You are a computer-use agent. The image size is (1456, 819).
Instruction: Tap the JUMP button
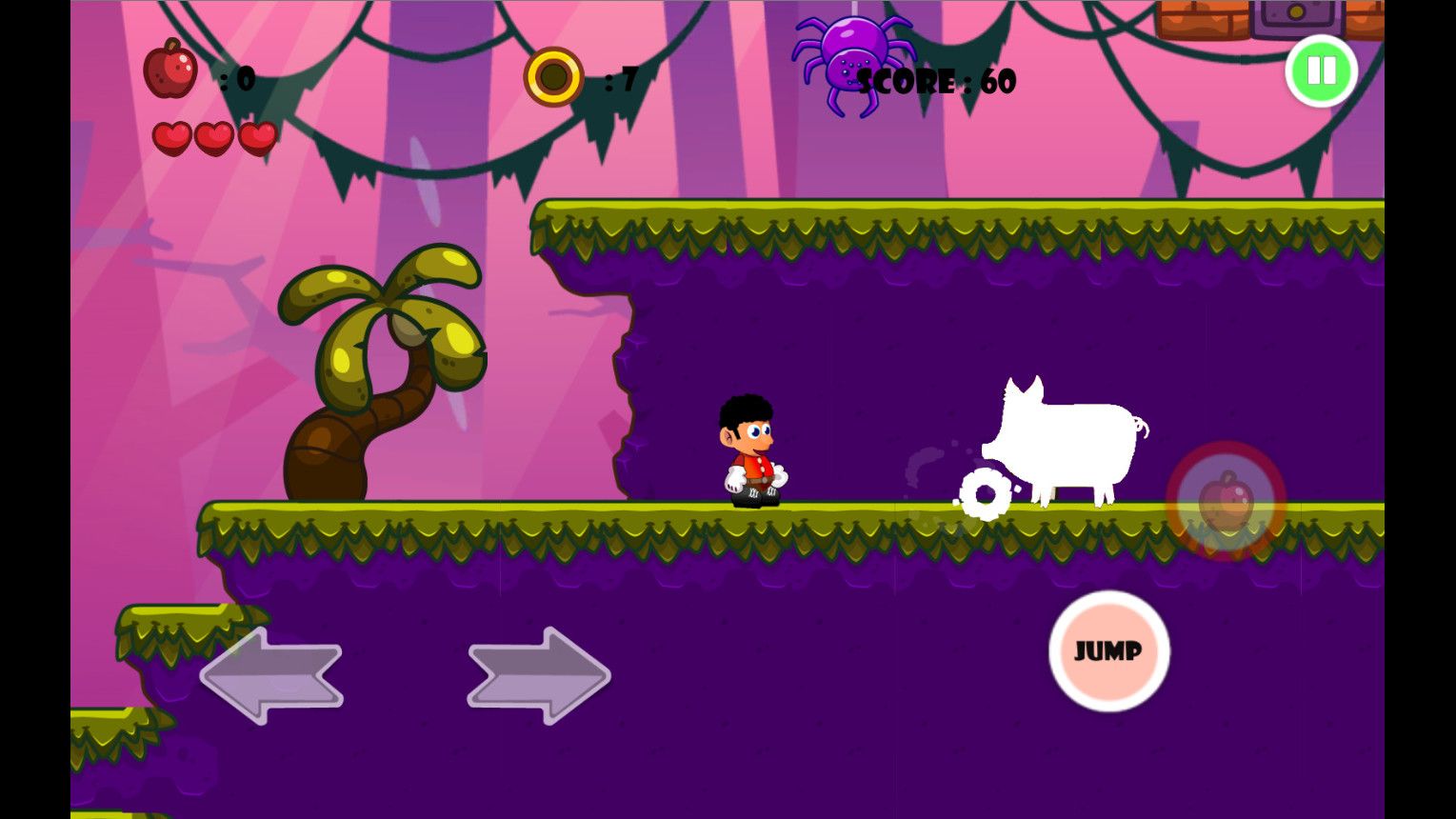(x=1108, y=651)
